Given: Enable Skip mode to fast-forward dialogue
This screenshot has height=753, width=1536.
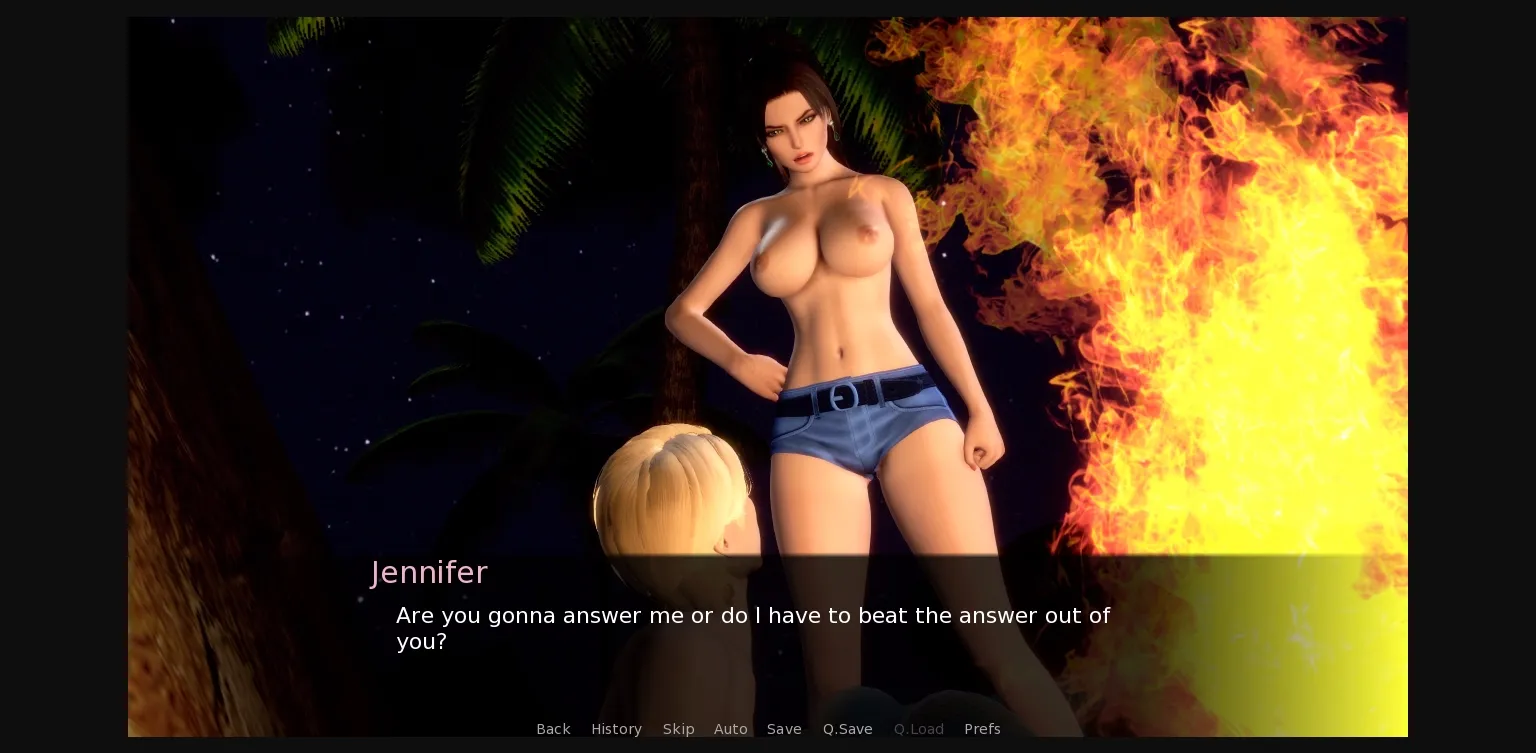Looking at the screenshot, I should 678,729.
